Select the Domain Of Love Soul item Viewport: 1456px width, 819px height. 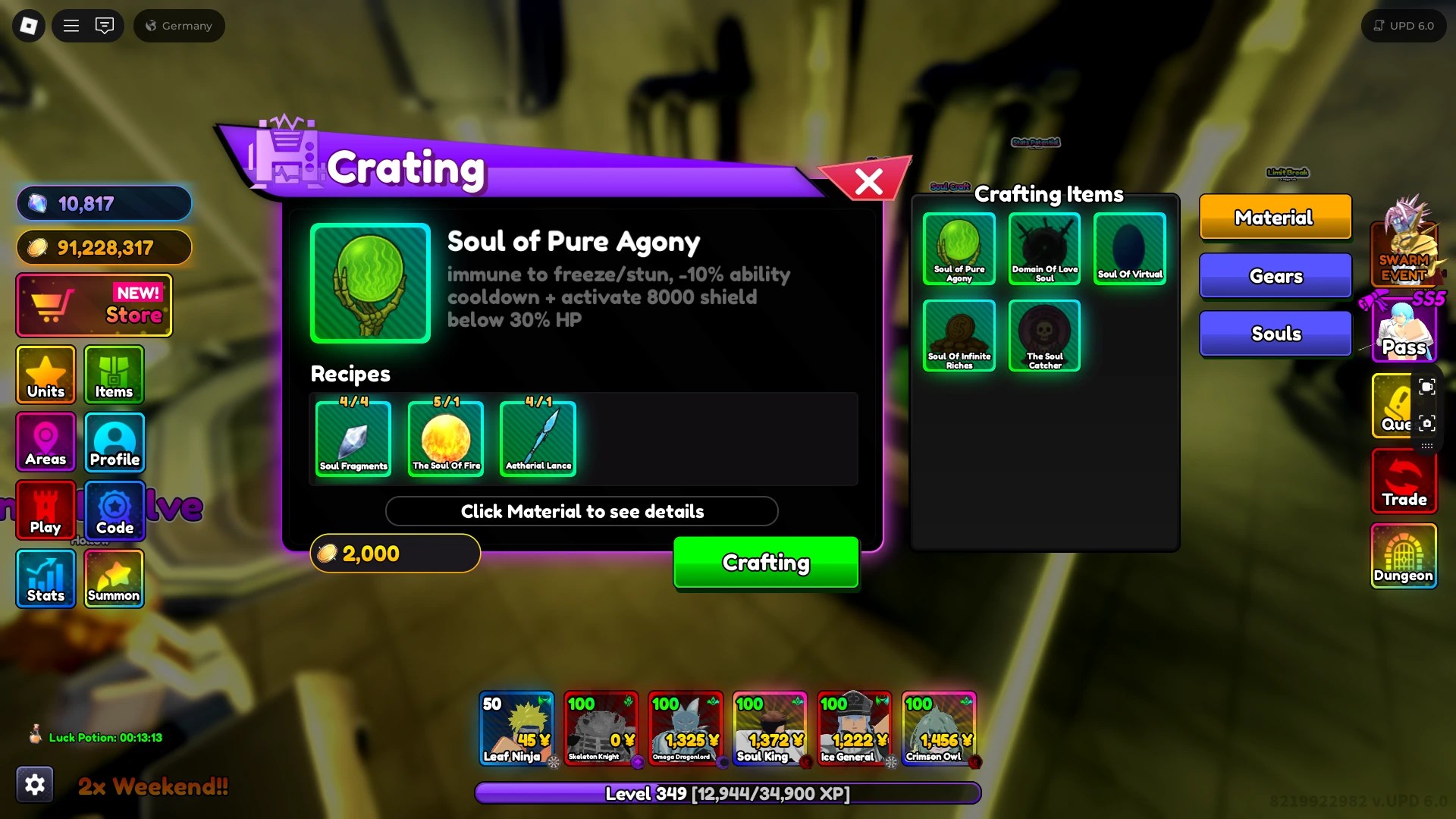[1044, 249]
